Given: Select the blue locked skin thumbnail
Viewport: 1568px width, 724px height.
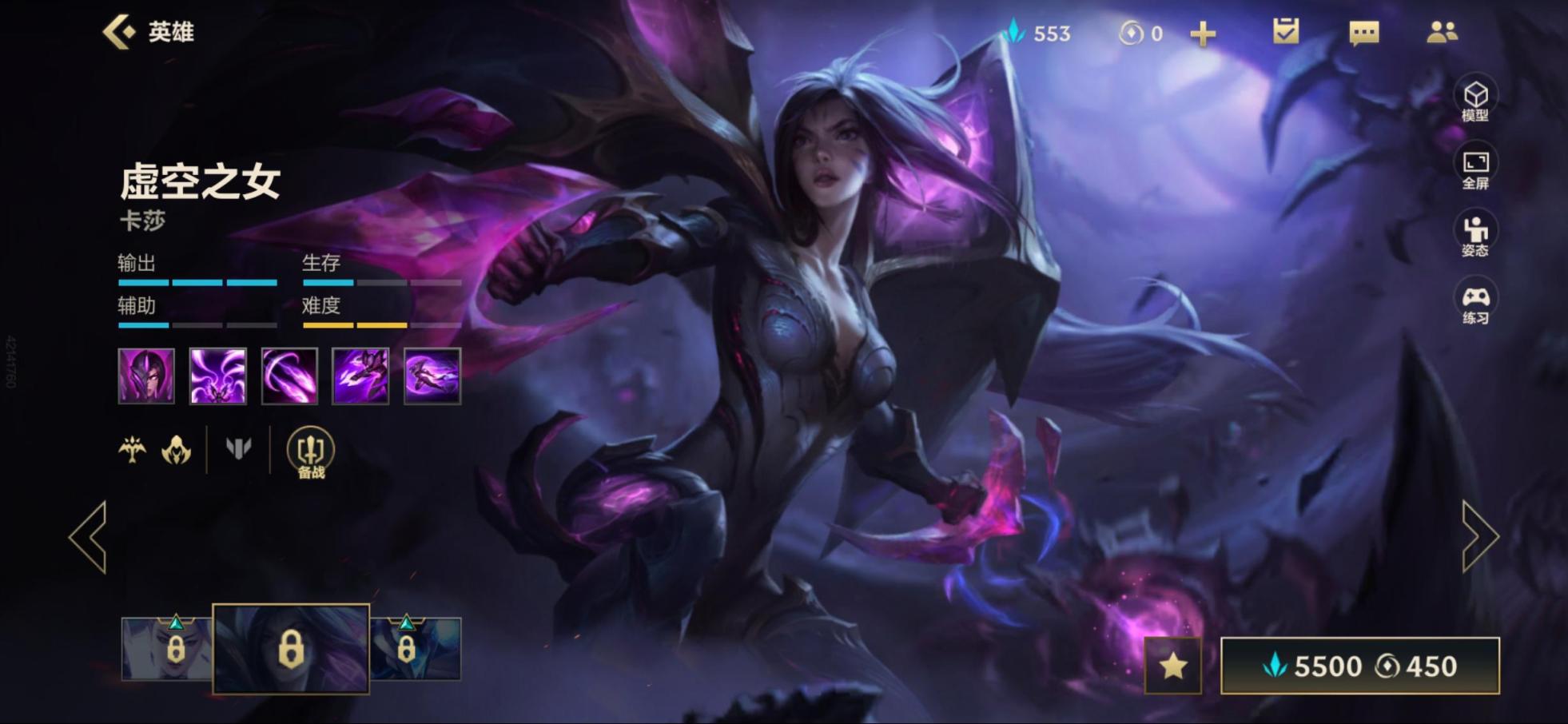Looking at the screenshot, I should (x=416, y=648).
